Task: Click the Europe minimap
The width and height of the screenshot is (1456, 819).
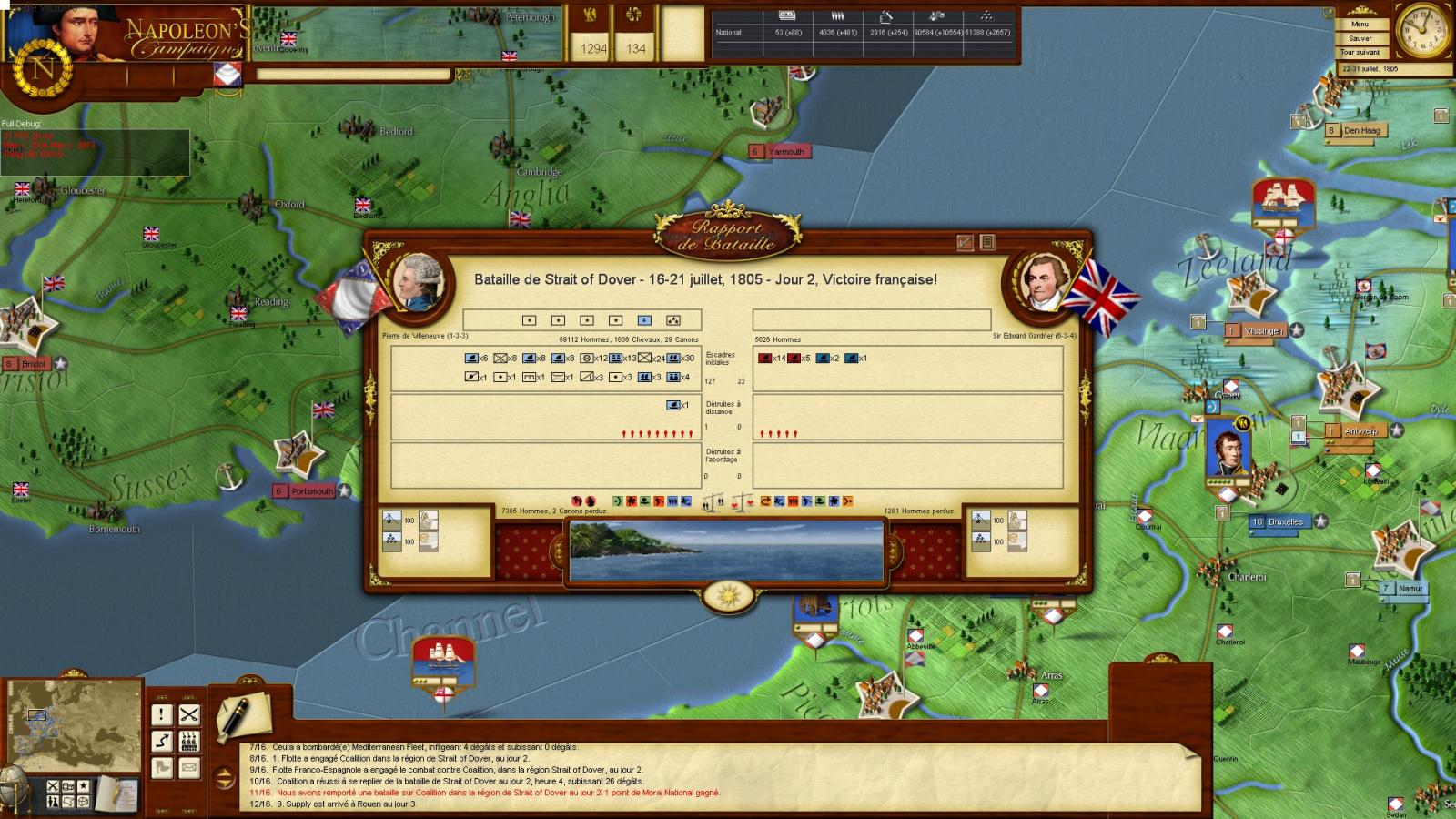Action: [x=76, y=721]
